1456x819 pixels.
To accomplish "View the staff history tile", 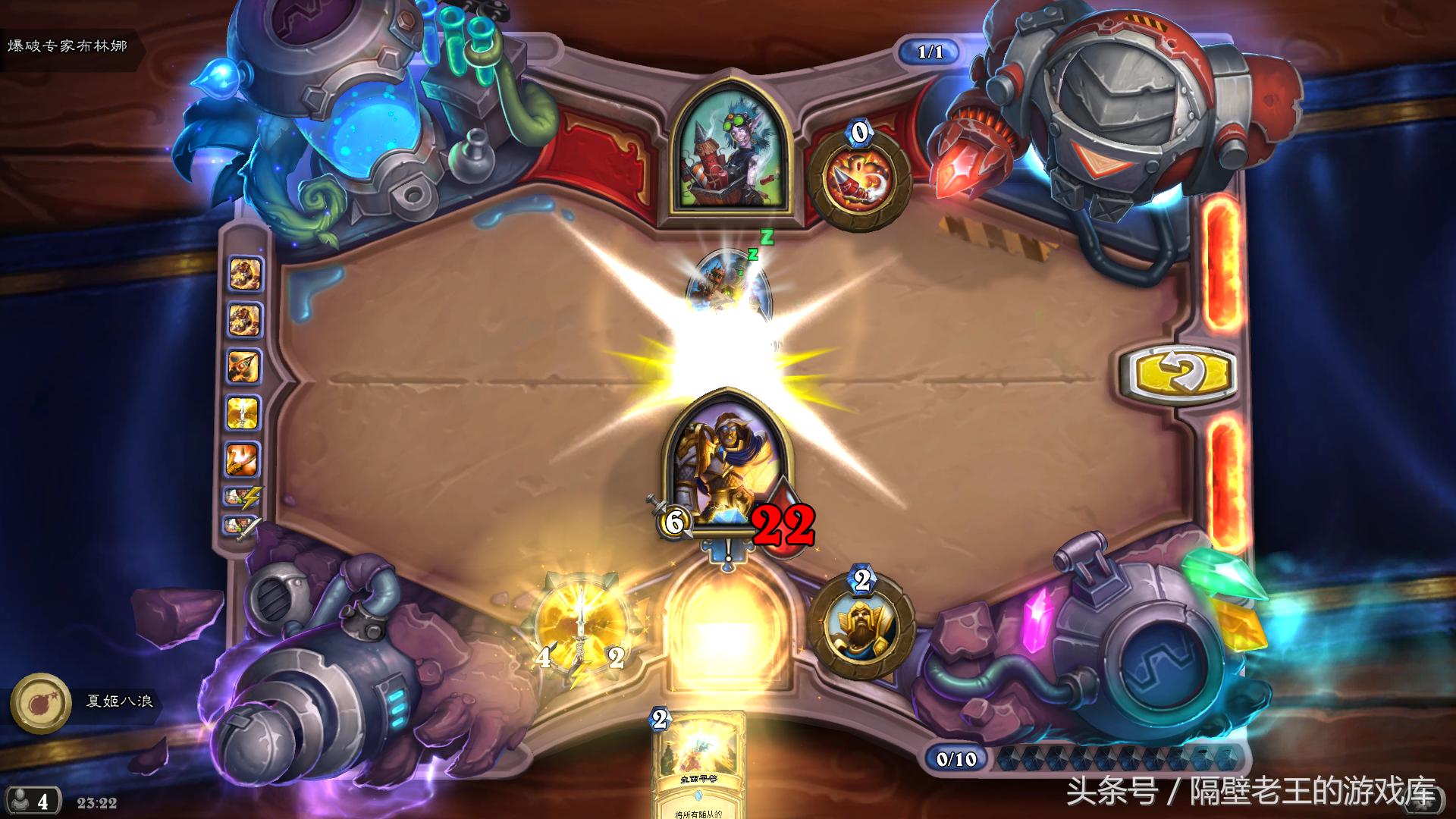I will (x=243, y=367).
